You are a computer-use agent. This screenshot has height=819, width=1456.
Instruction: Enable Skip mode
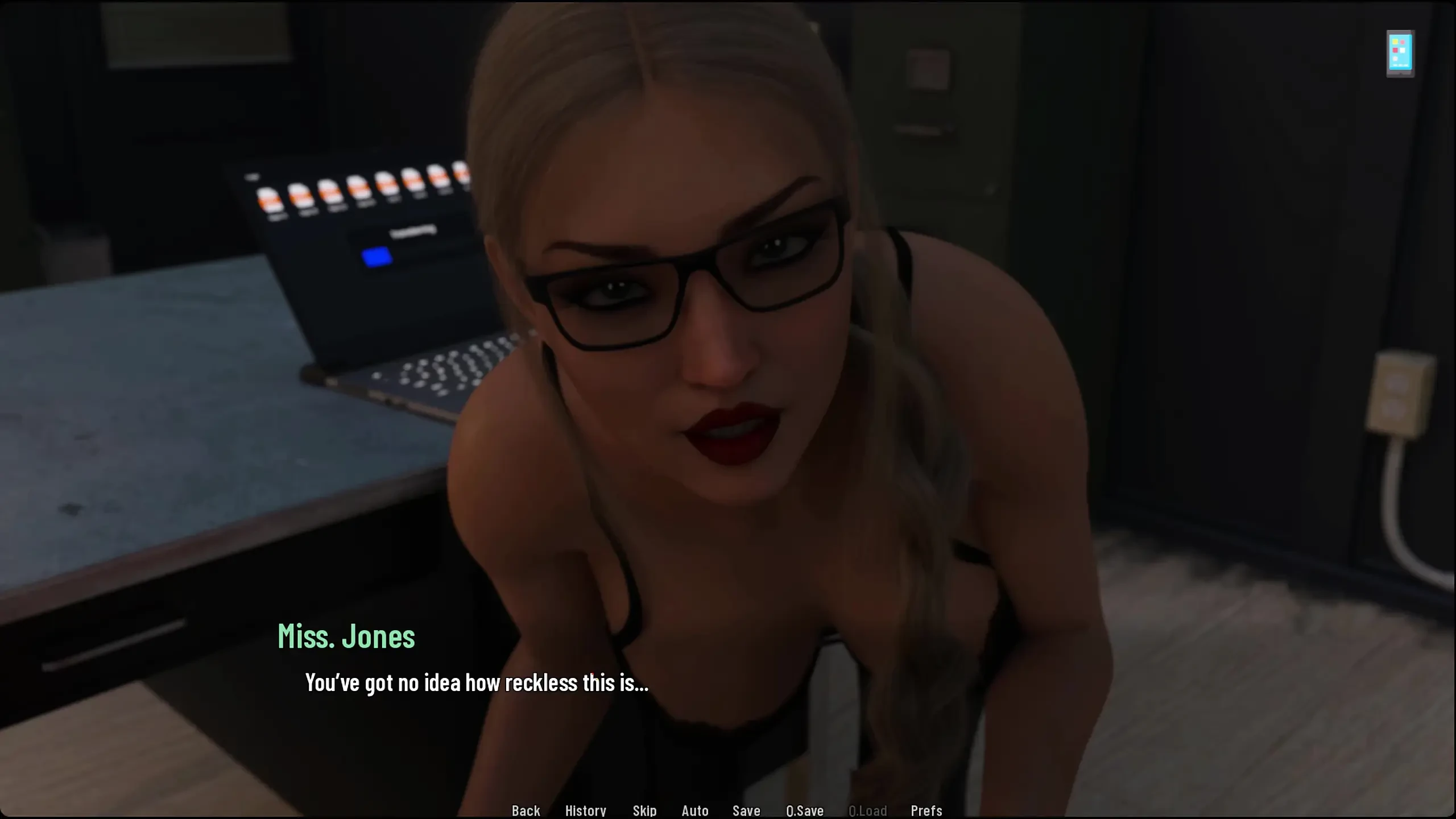coord(643,810)
